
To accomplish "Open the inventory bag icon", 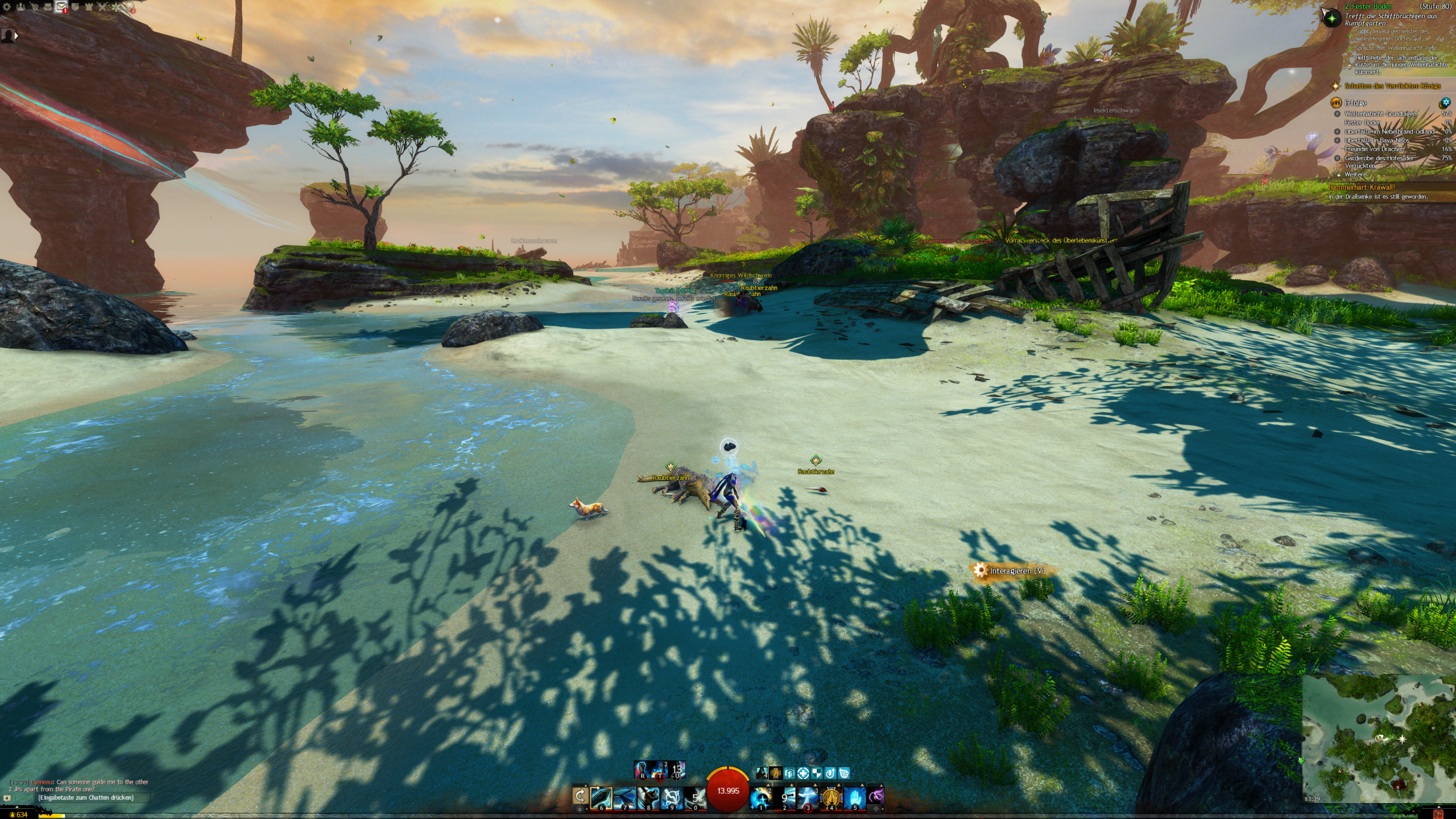I will coord(48,7).
